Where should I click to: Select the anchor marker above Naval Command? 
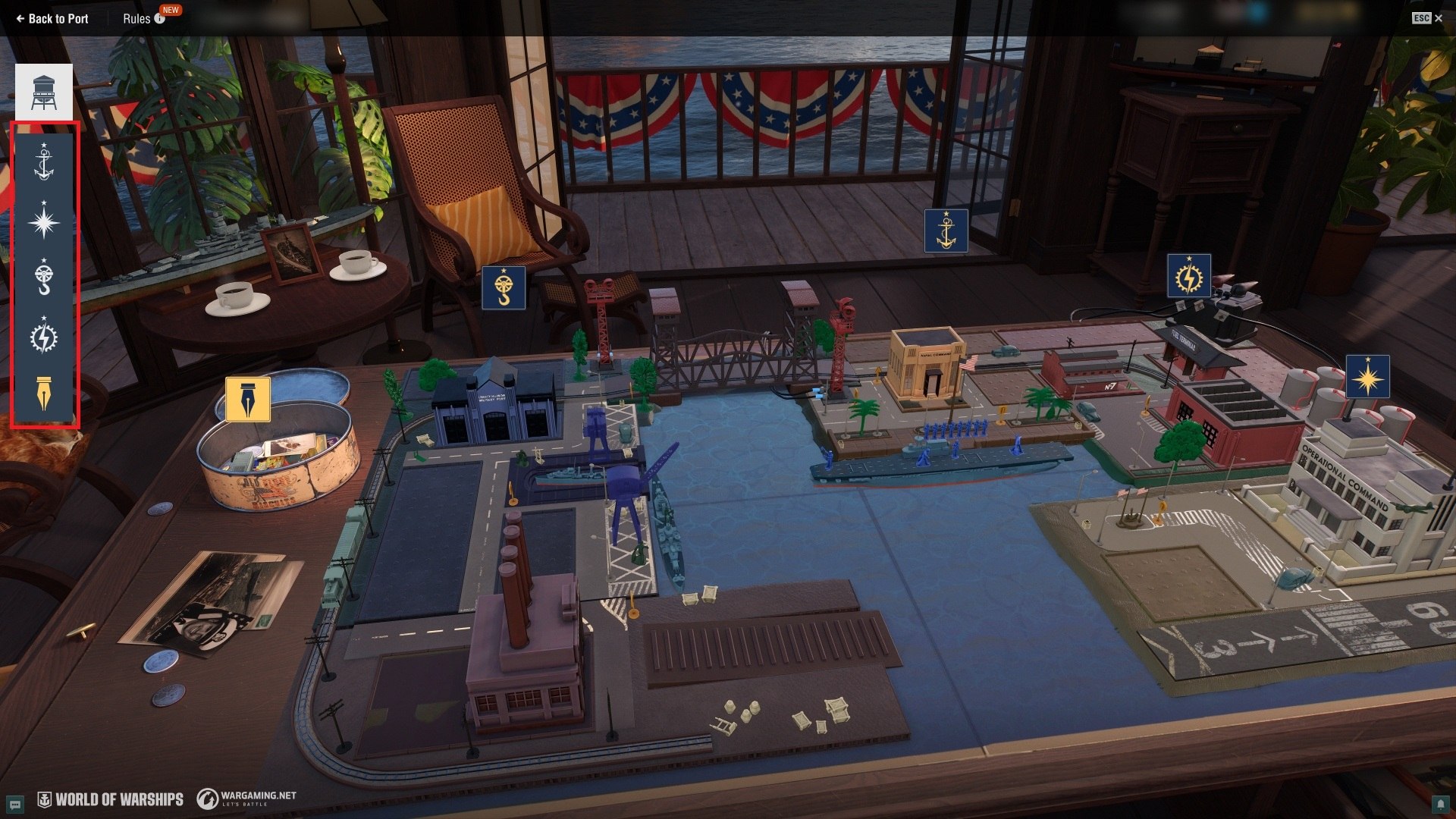(946, 231)
